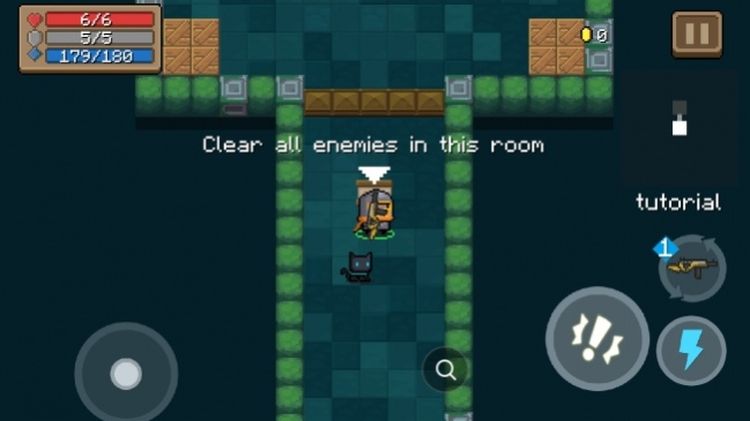
Task: Tap the magnifying glass button
Action: tap(445, 371)
